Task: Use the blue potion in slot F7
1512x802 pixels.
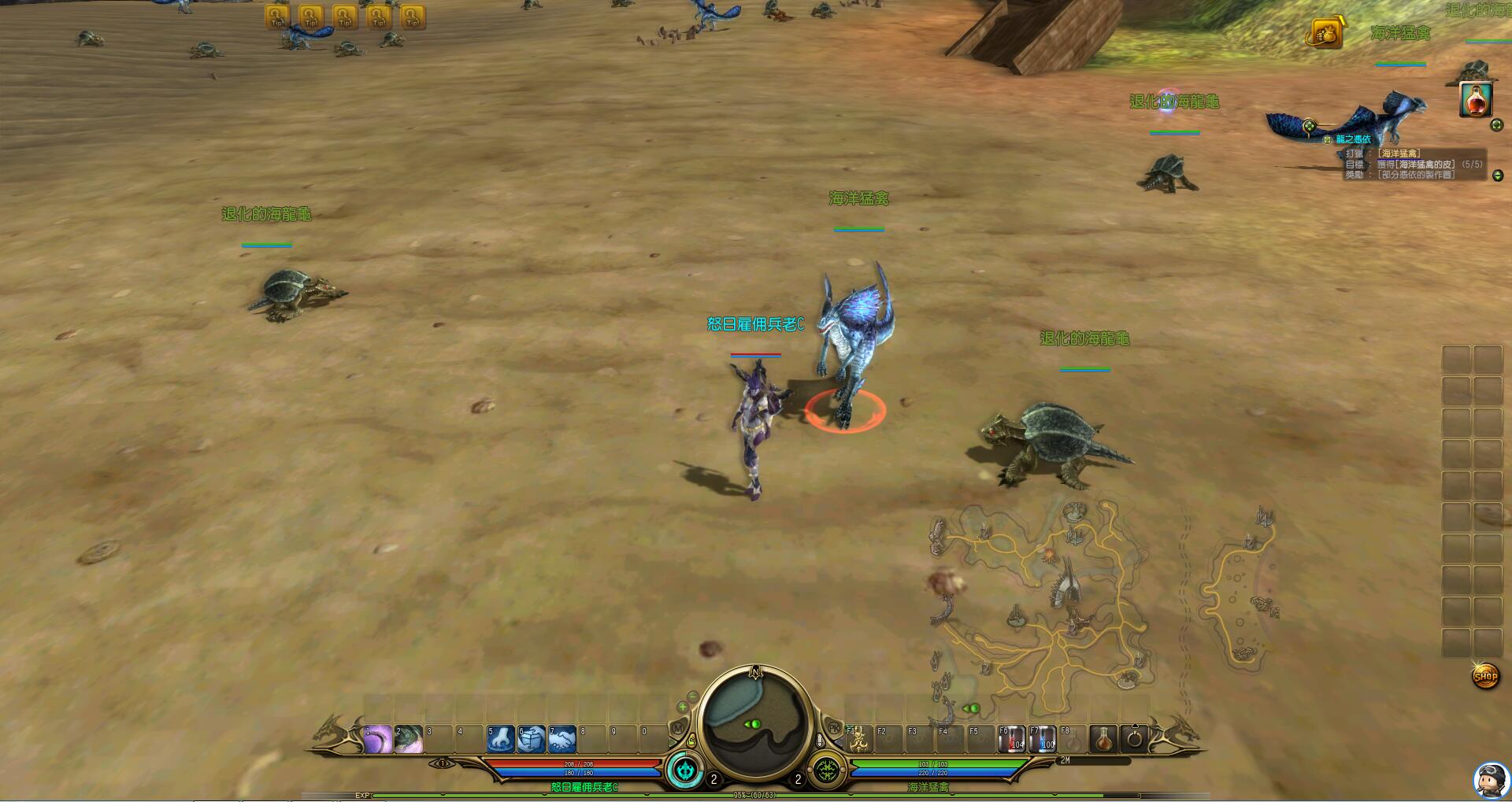Action: (1043, 739)
